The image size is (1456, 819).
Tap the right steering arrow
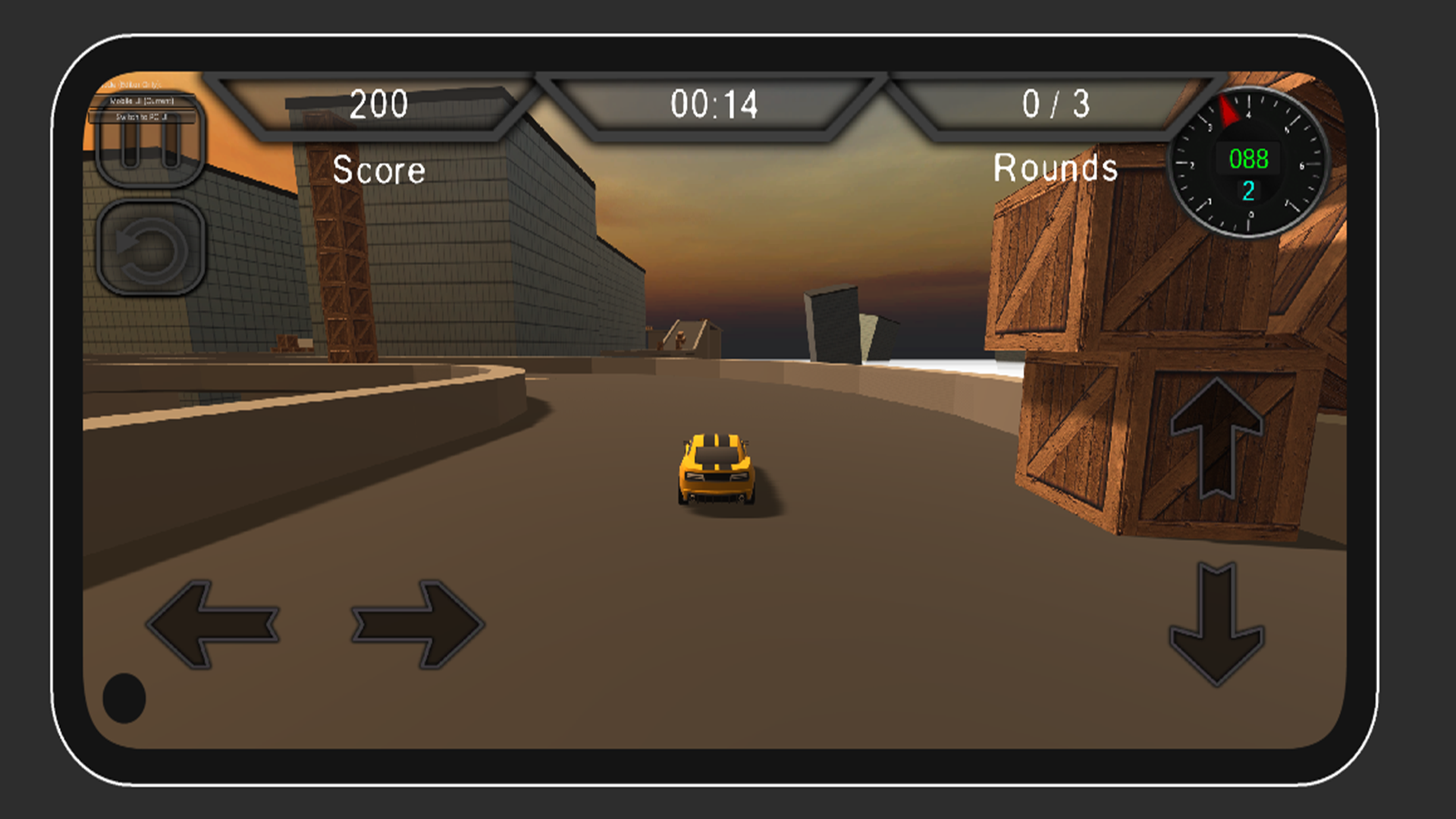pos(417,626)
